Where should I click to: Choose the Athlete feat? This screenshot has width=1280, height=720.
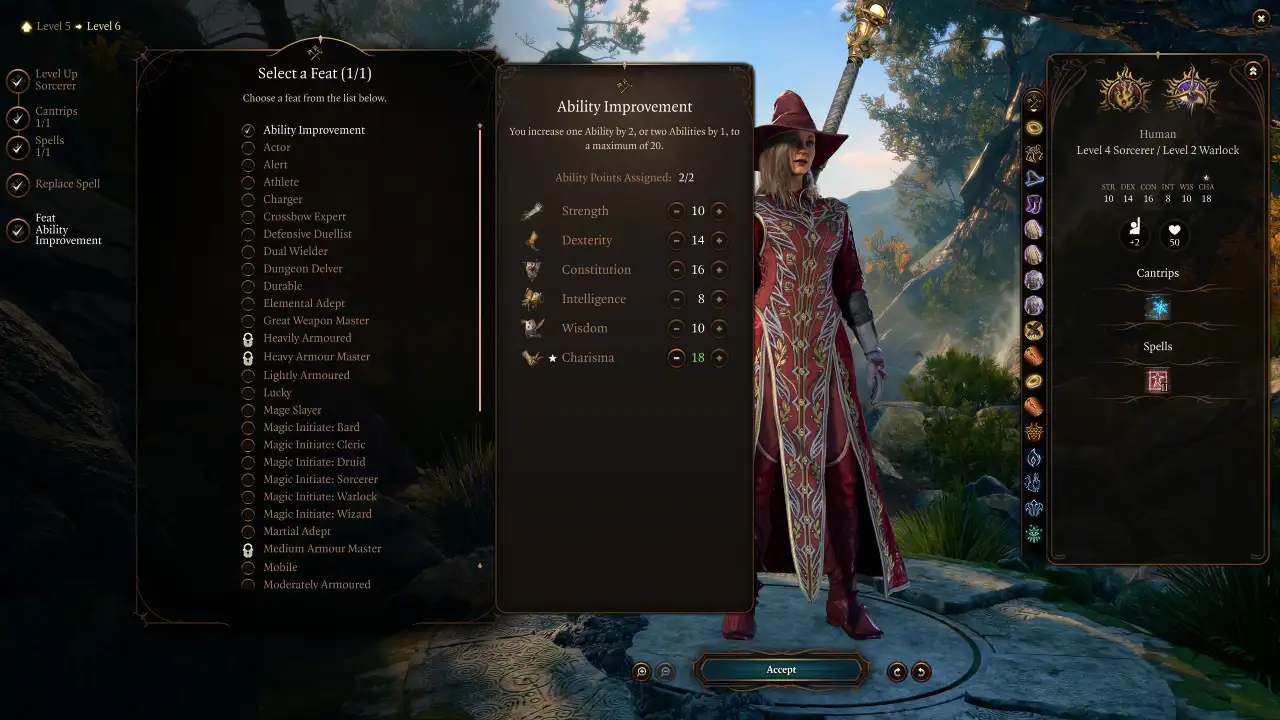point(281,182)
